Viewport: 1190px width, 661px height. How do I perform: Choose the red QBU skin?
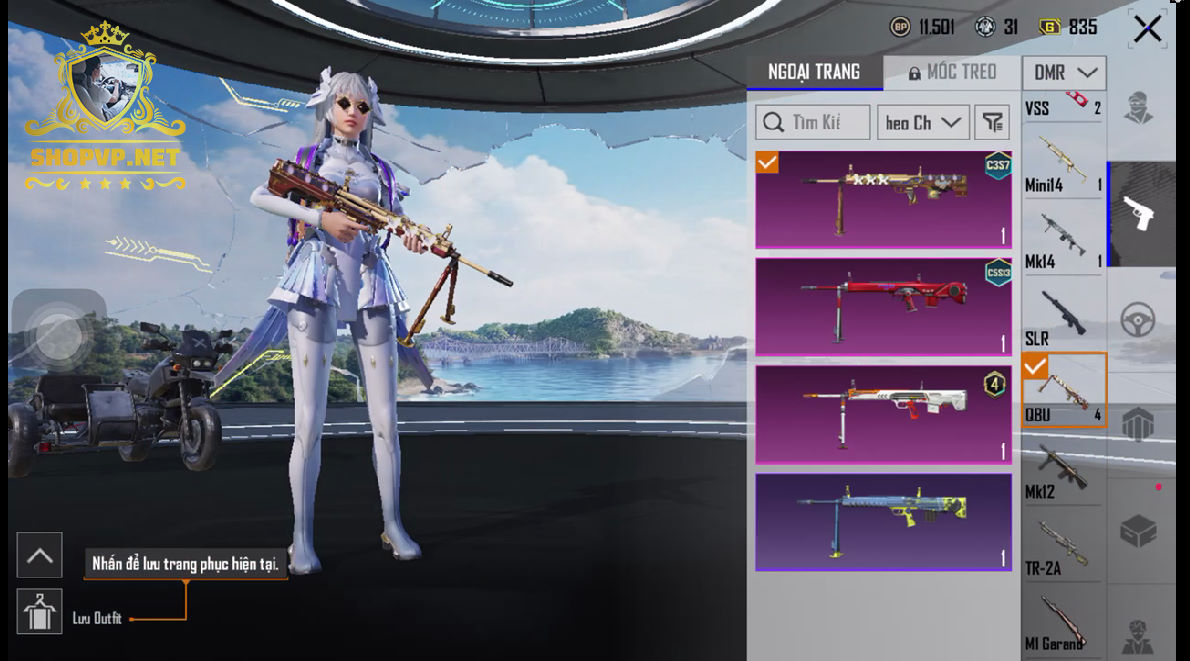tap(883, 306)
